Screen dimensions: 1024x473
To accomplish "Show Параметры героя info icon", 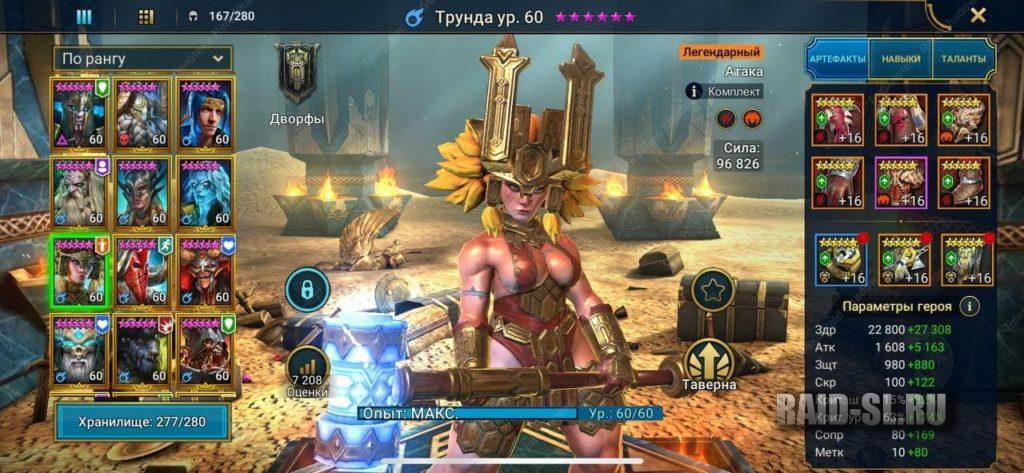I will click(968, 306).
